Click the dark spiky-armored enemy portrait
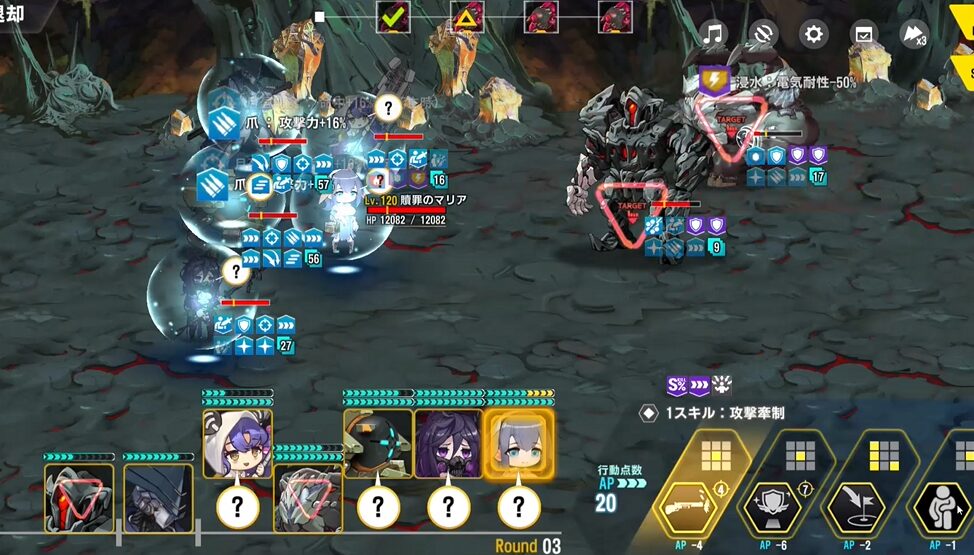 tap(158, 497)
